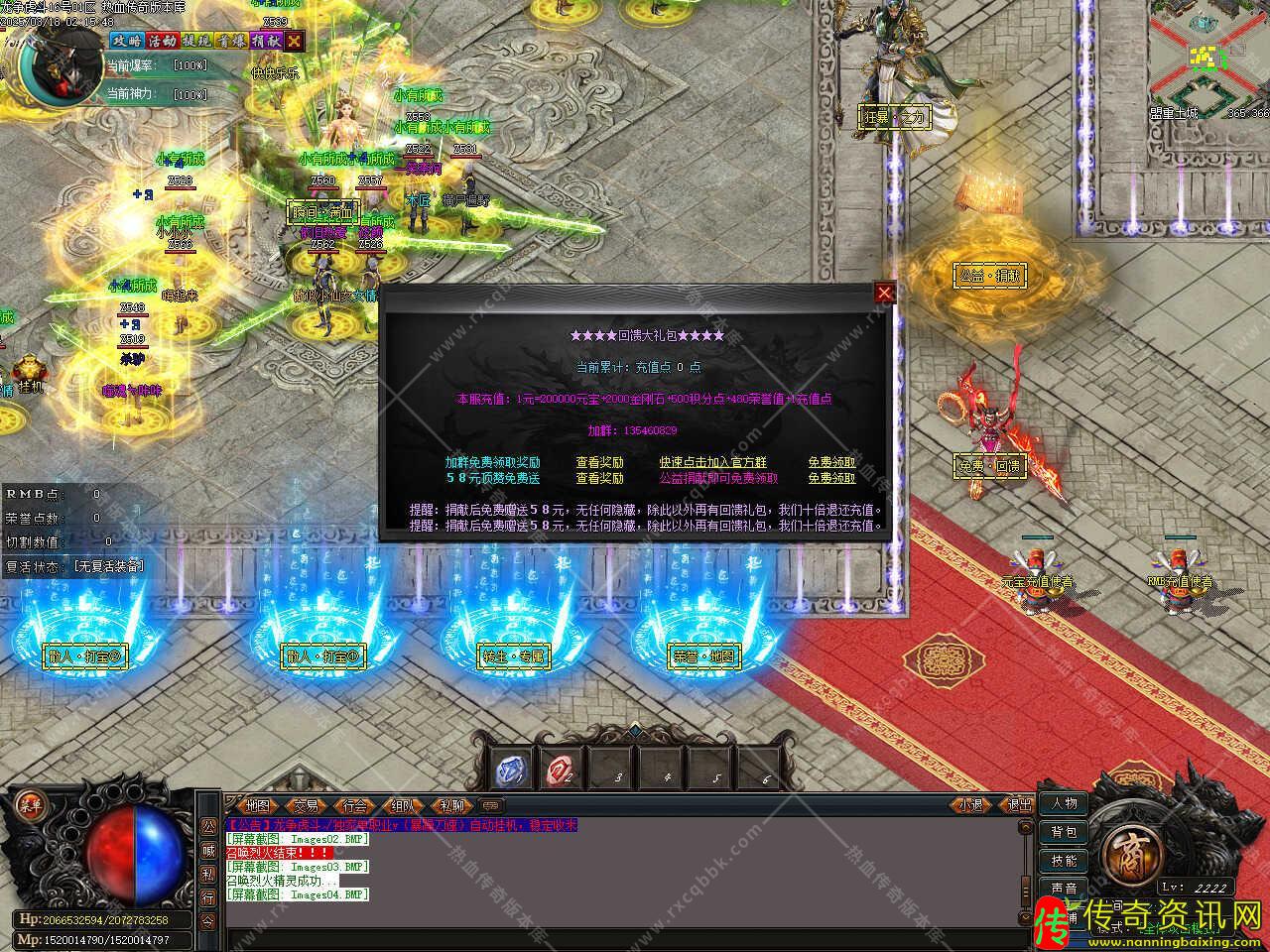Viewport: 1270px width, 952px height.
Task: Open the 地图 map tab
Action: [x=257, y=806]
